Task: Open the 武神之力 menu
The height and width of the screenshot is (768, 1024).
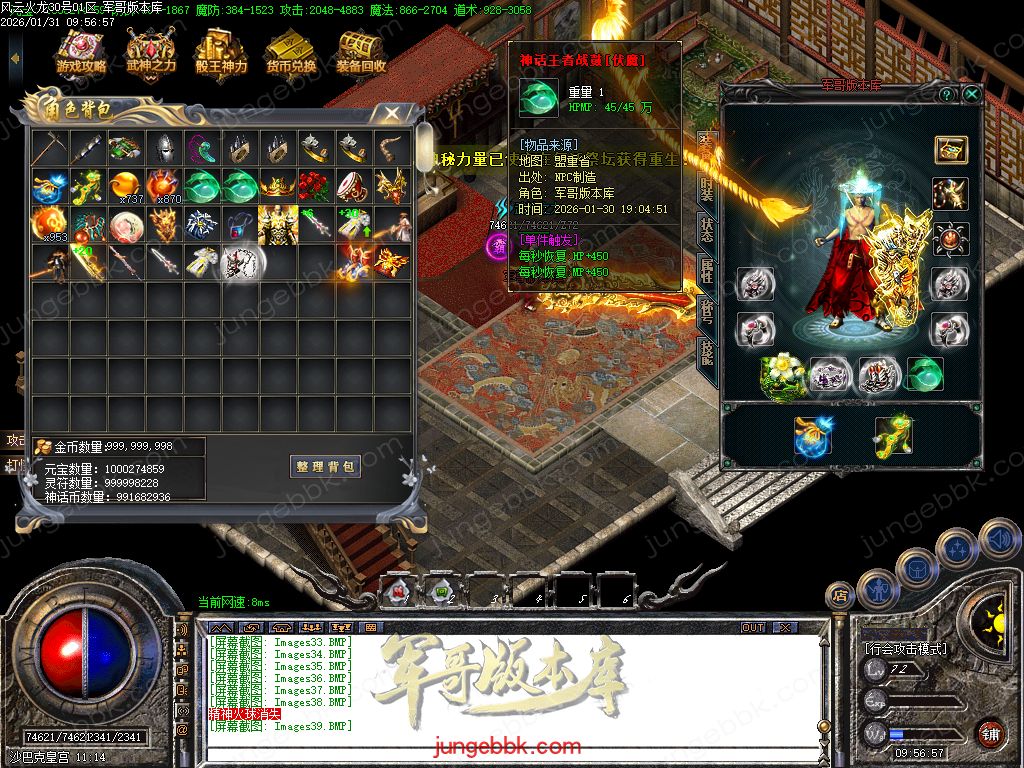Action: [x=151, y=53]
